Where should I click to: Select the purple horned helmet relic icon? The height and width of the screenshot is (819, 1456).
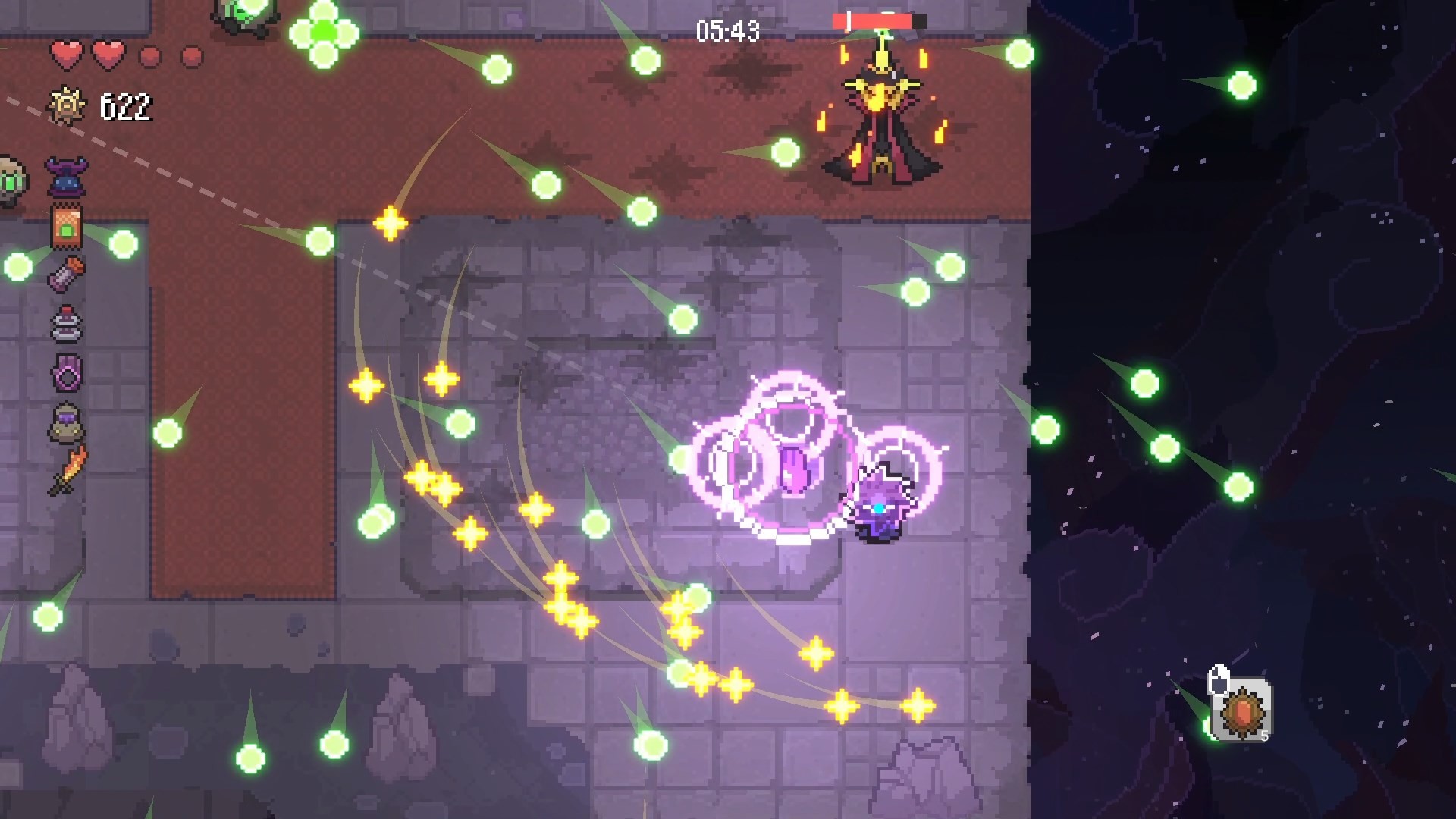click(x=67, y=176)
